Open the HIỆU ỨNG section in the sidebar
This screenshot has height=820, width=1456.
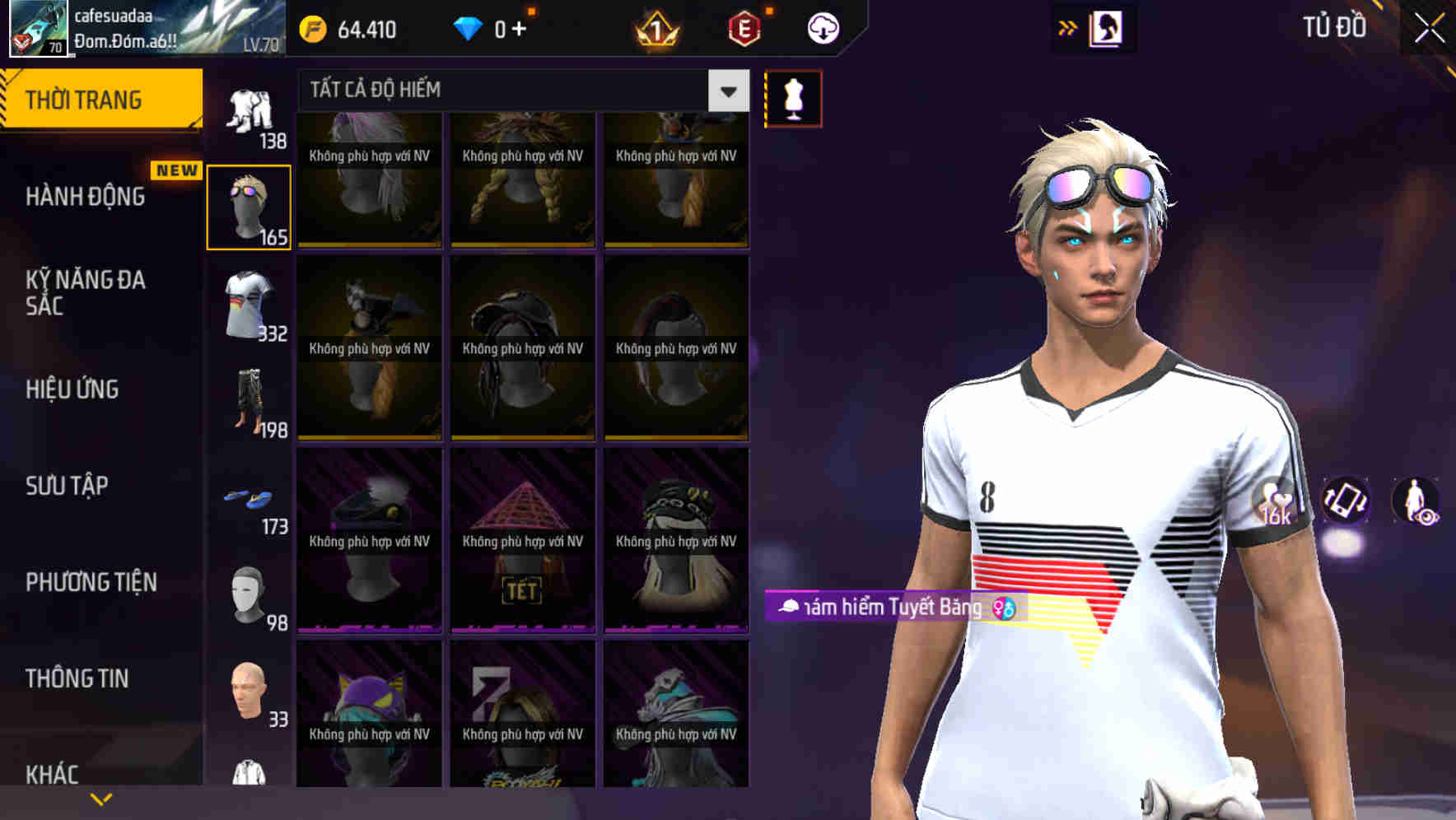point(74,389)
